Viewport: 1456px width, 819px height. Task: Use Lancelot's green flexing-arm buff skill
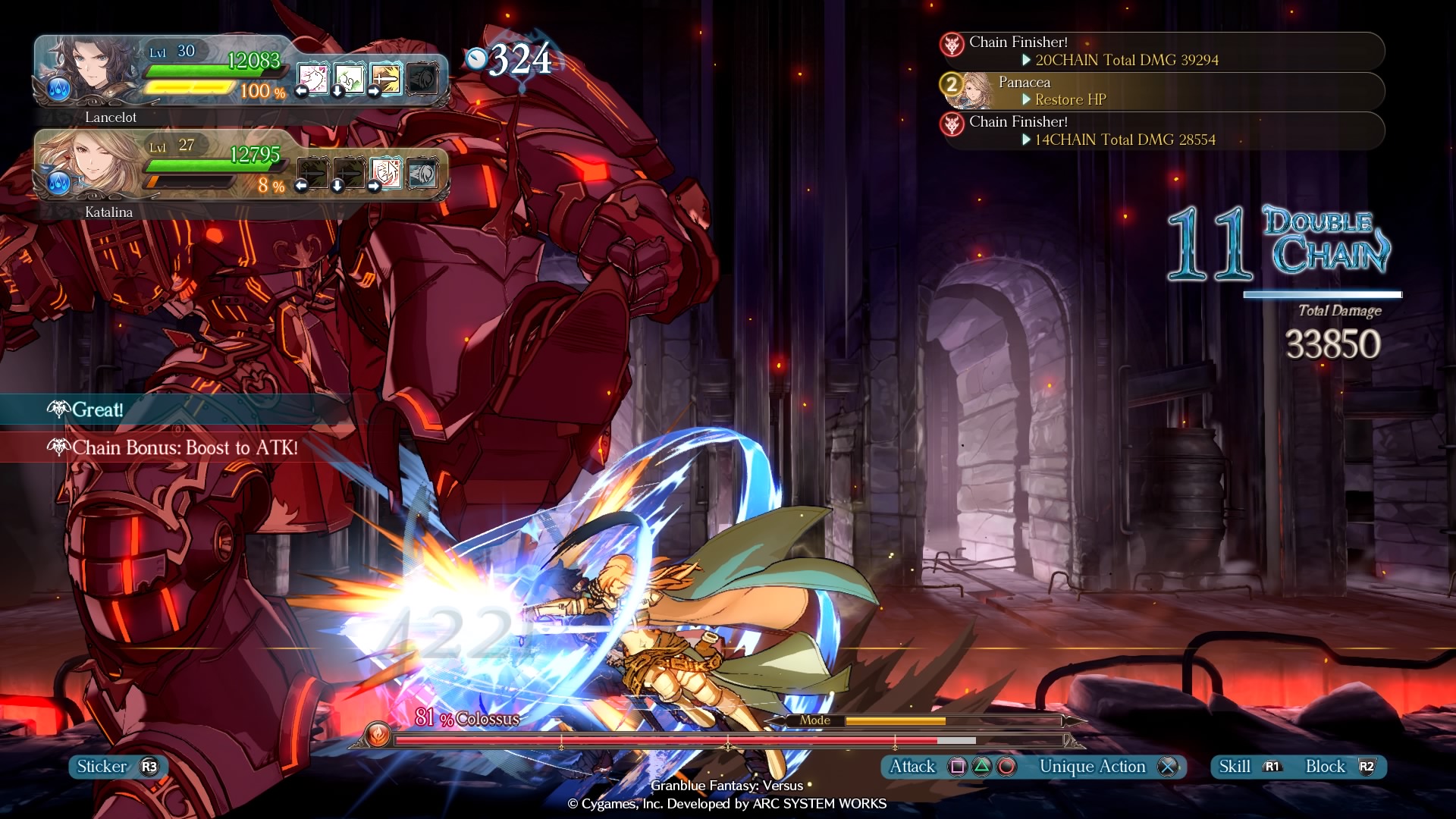click(349, 78)
